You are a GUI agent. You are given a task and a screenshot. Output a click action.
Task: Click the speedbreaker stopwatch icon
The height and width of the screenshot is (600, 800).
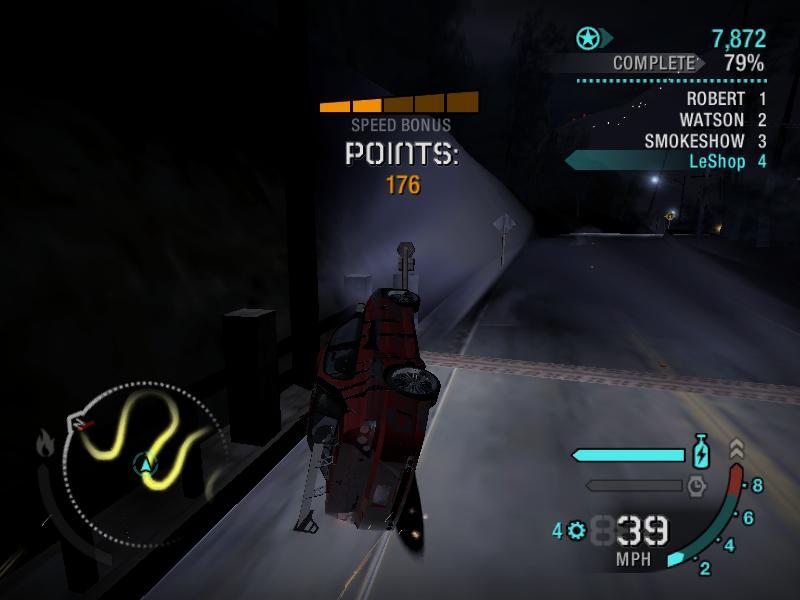(x=697, y=486)
